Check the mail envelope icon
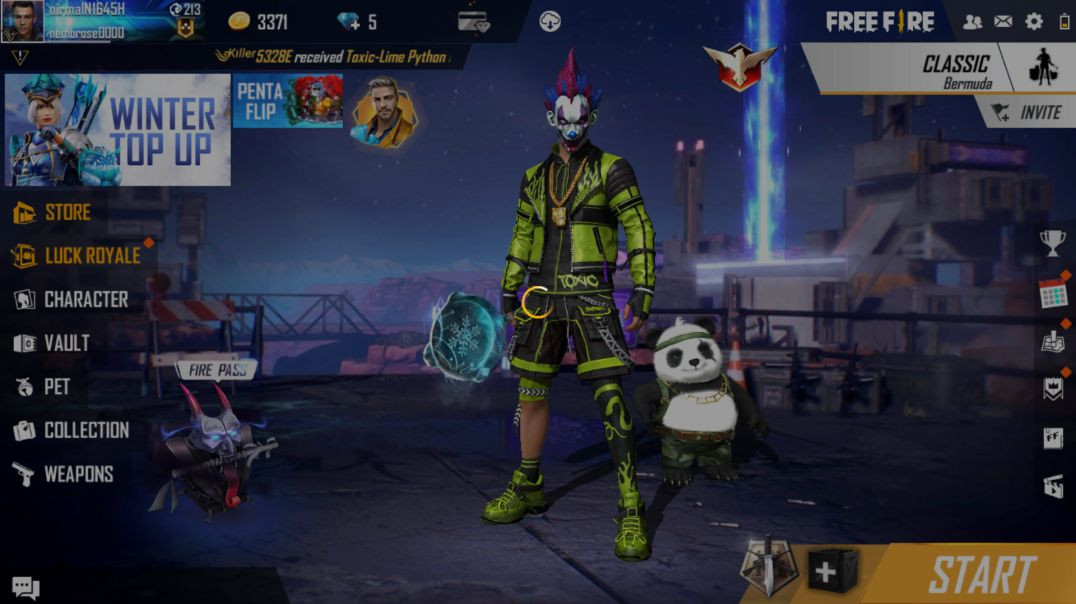Image resolution: width=1076 pixels, height=604 pixels. [1003, 21]
